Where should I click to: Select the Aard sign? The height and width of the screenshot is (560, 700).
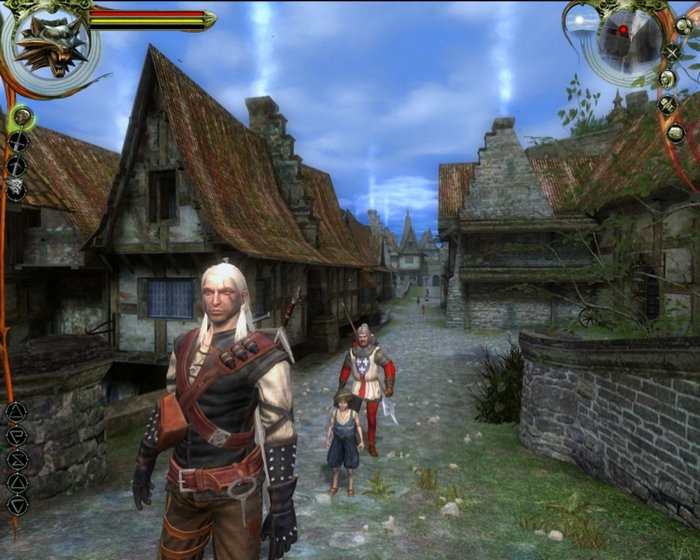pos(16,410)
